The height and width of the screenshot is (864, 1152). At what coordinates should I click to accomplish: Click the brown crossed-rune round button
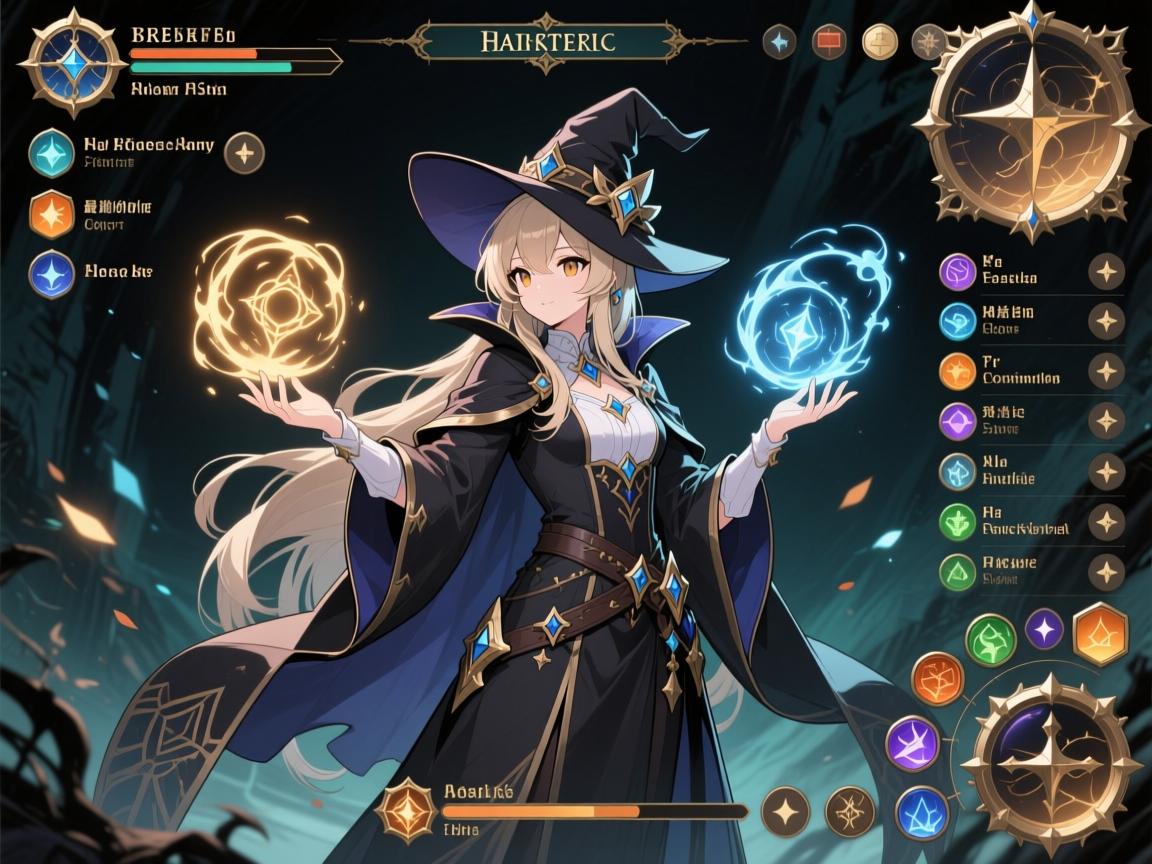coord(850,811)
